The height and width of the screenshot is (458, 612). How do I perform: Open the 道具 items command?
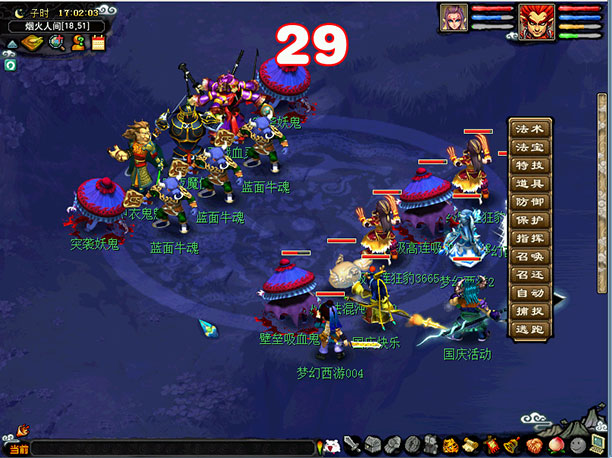(530, 183)
